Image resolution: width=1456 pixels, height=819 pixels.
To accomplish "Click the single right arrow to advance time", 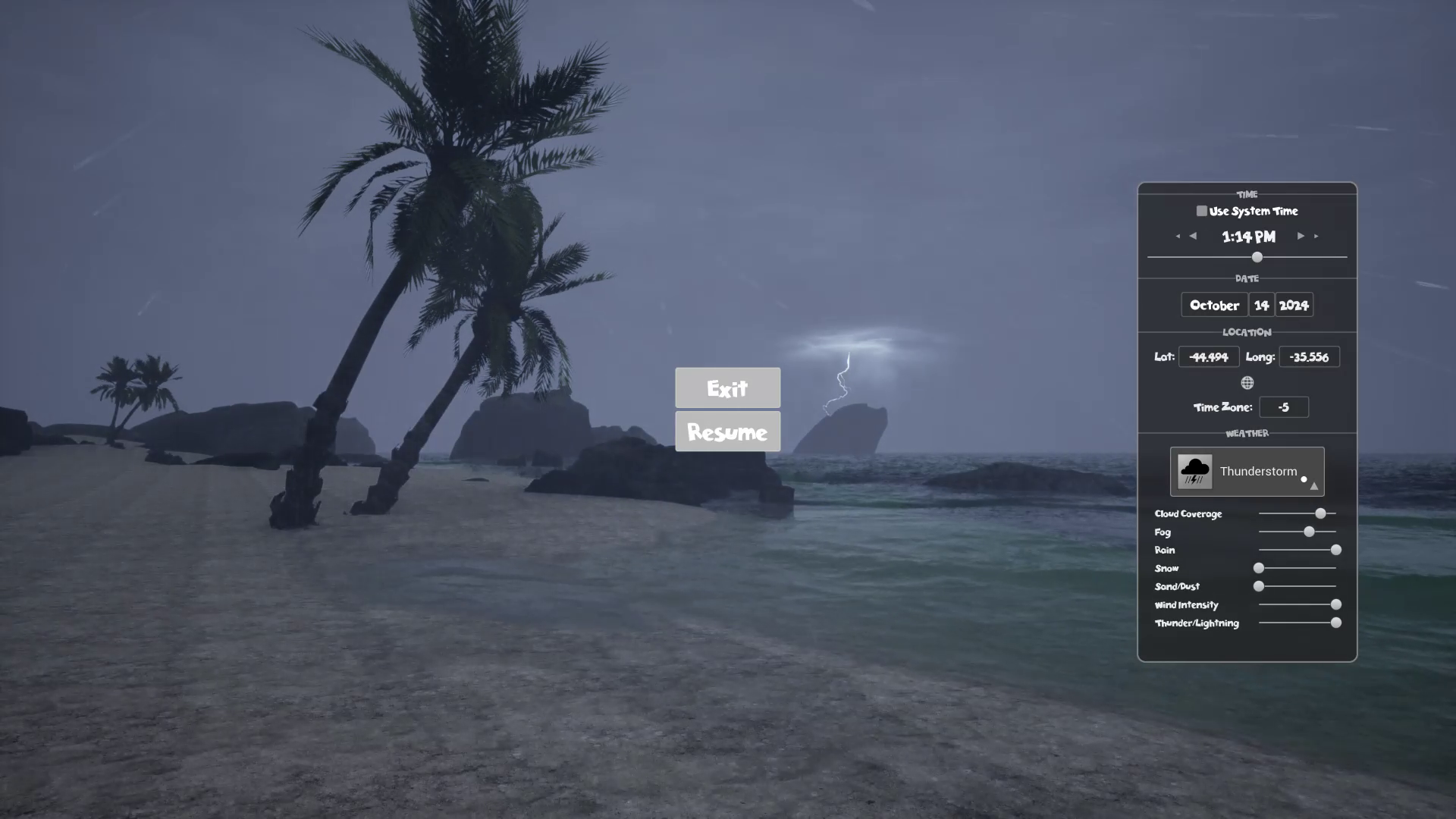I will (1300, 237).
